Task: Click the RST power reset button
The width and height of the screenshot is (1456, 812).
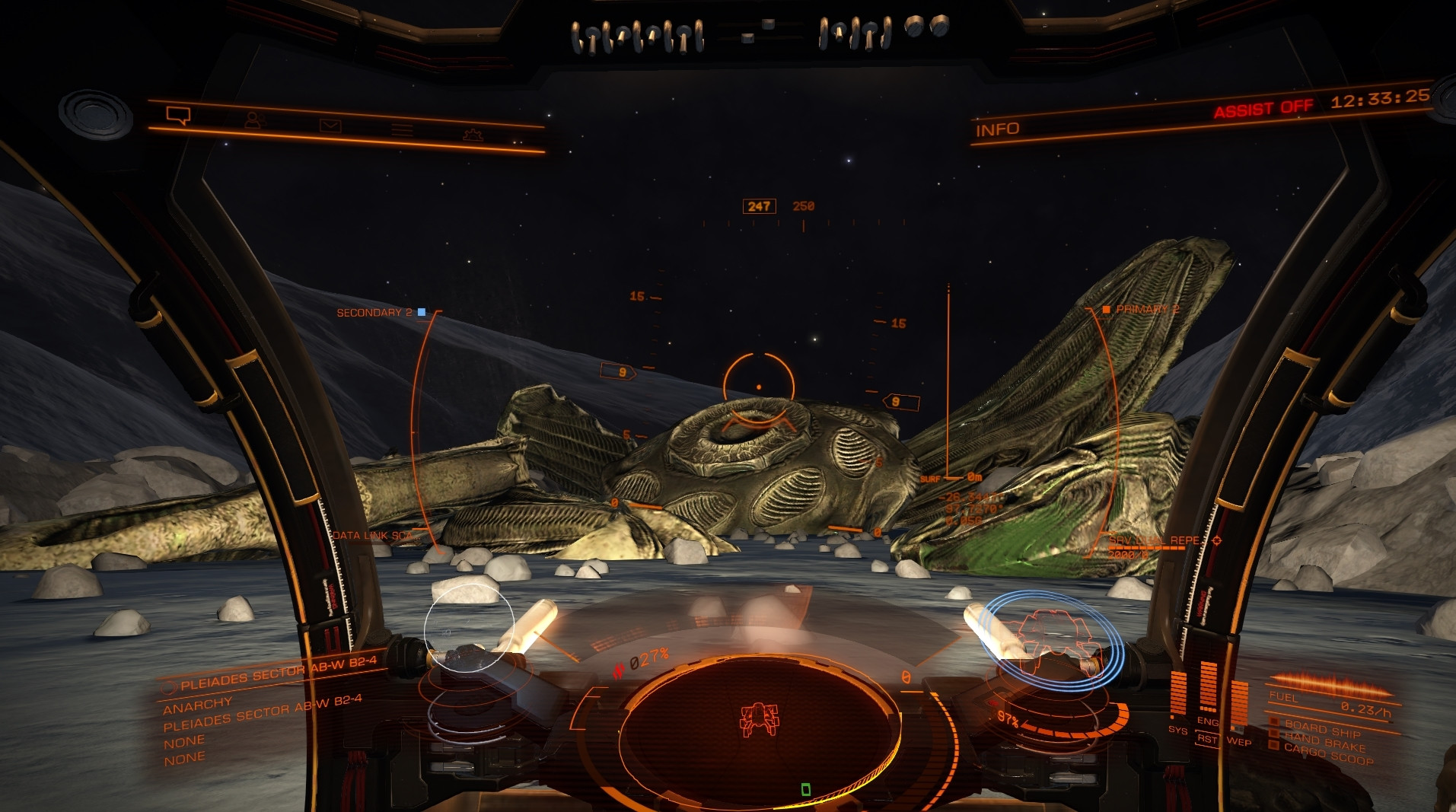Action: point(1207,739)
